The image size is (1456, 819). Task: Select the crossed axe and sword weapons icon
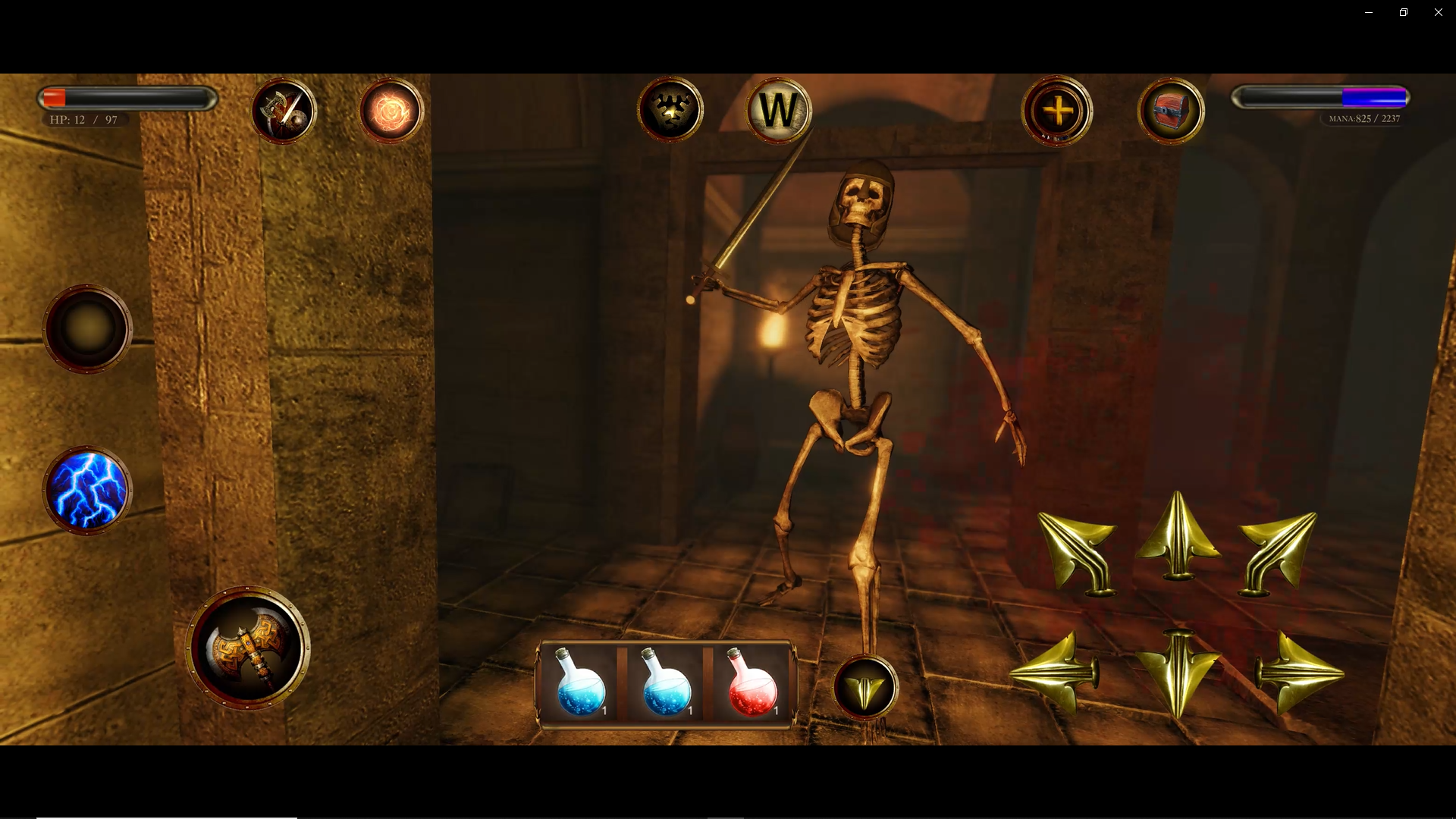point(284,111)
